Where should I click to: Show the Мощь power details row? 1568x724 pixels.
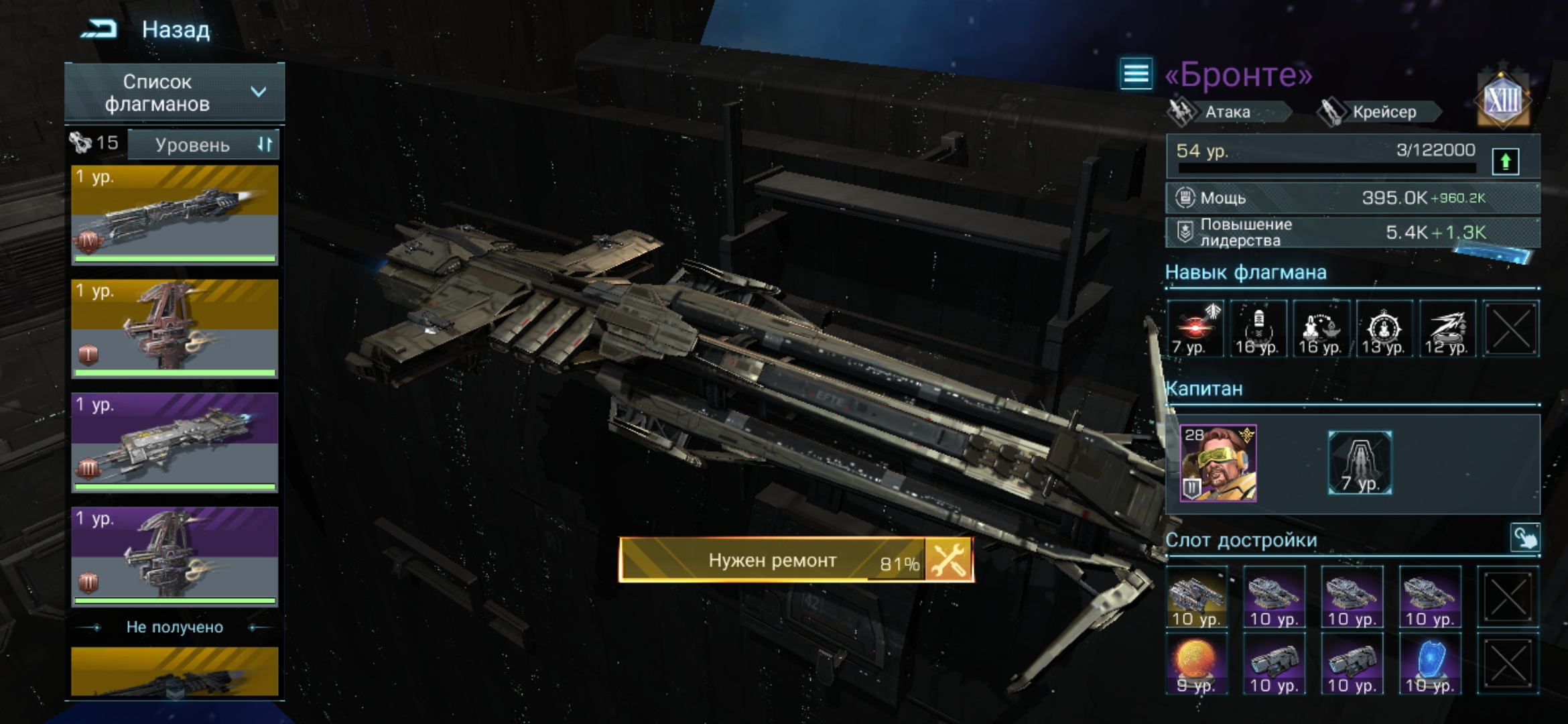click(1352, 198)
